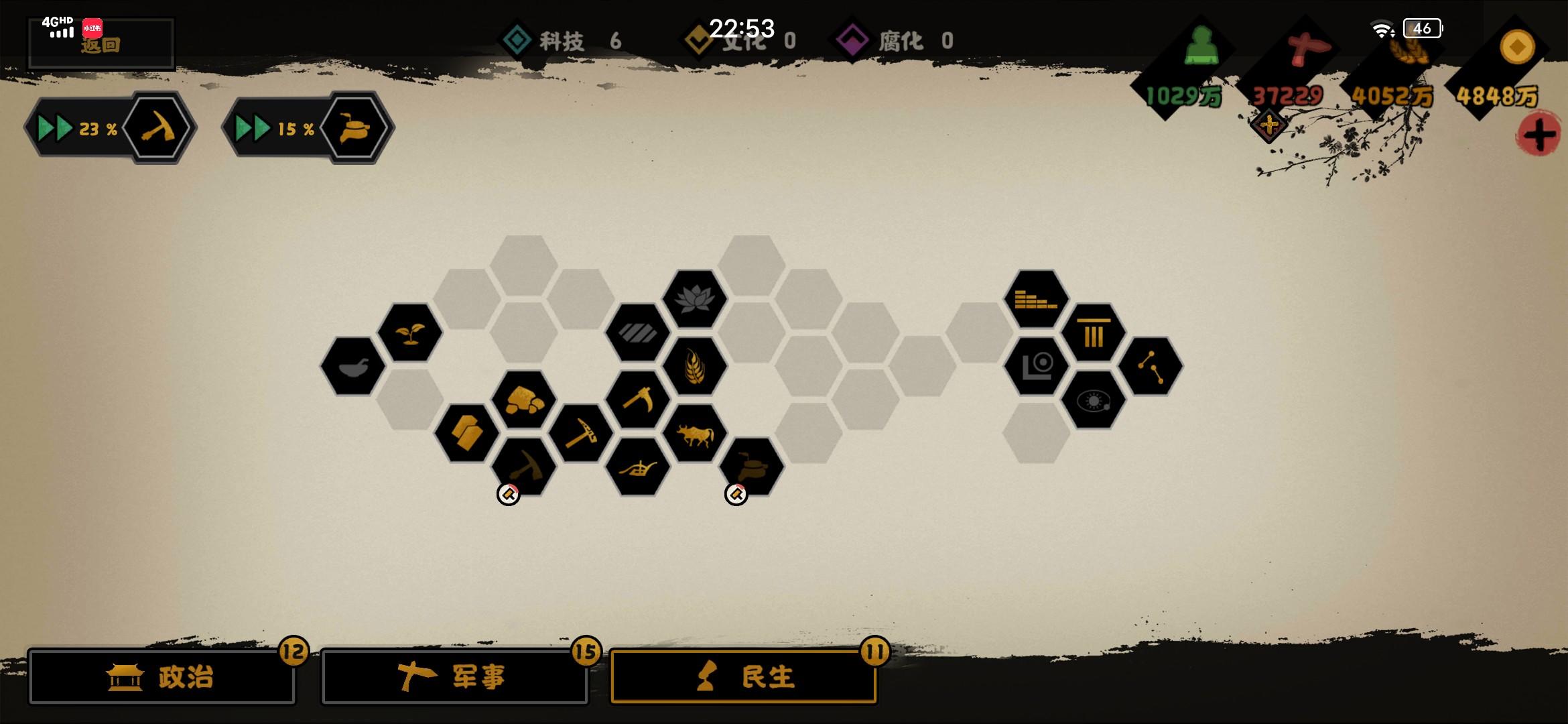1568x724 pixels.
Task: Switch to the 政治 tab
Action: tap(163, 677)
